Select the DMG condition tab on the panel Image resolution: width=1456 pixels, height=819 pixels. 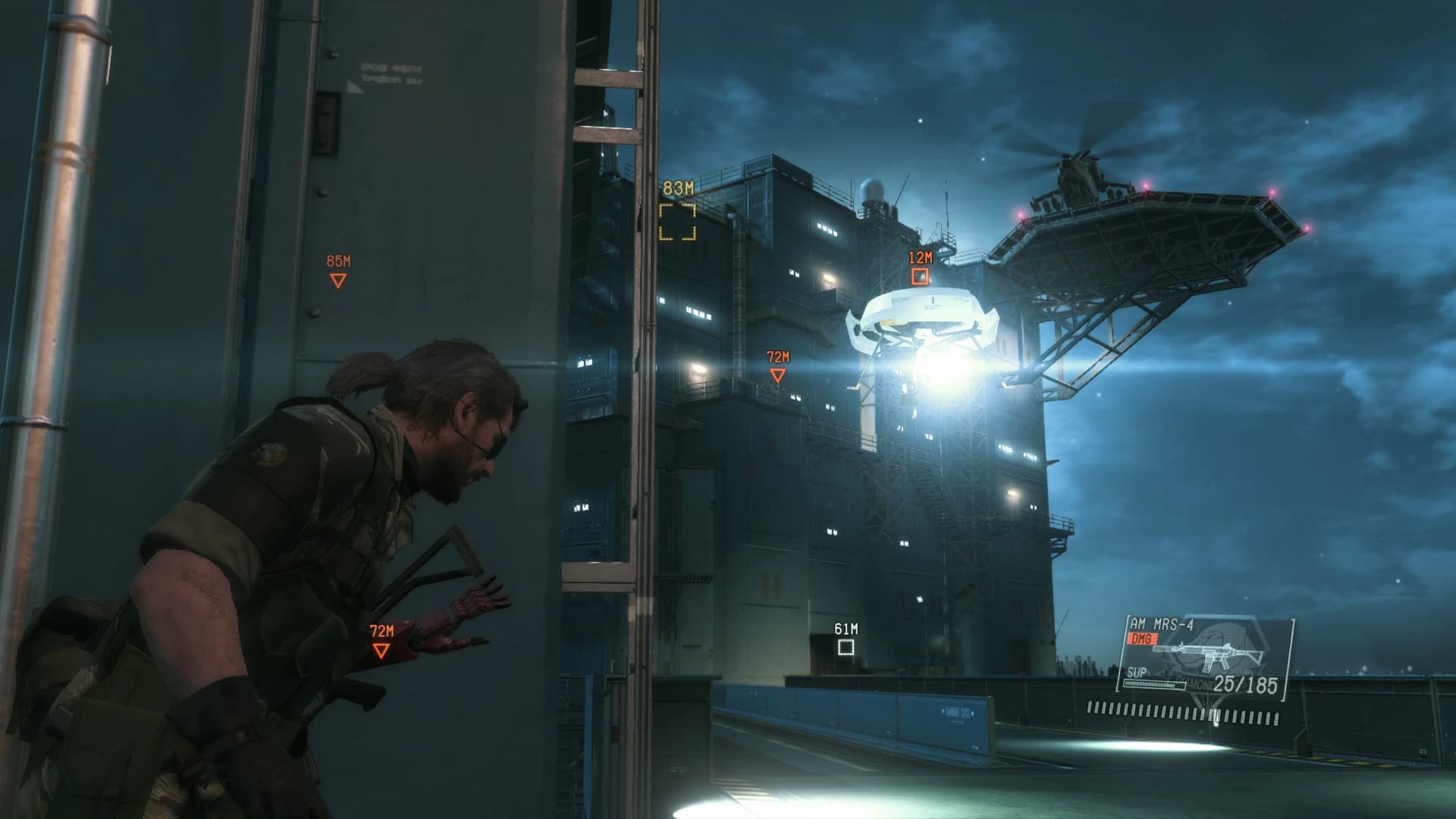coord(1141,638)
